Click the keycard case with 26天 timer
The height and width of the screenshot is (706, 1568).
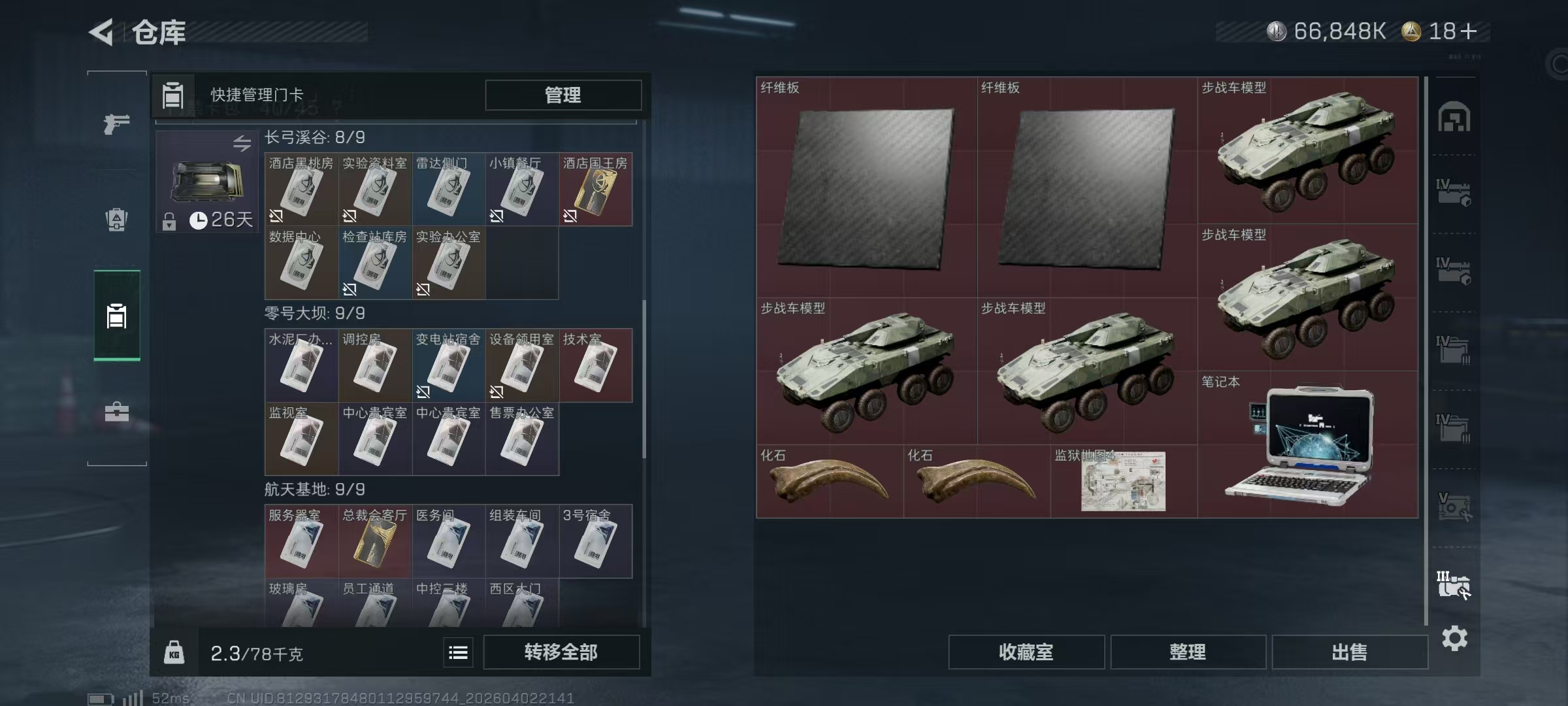(206, 181)
